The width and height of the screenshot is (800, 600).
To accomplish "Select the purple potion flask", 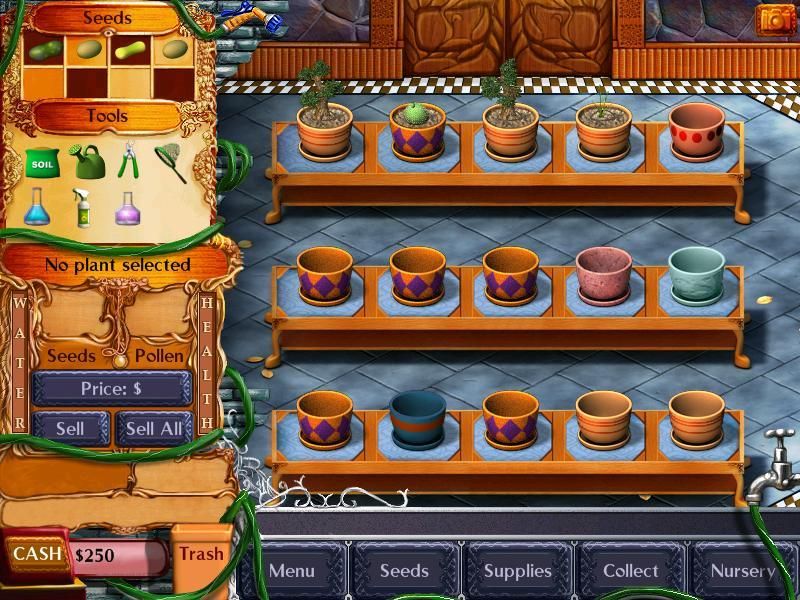I will 128,206.
